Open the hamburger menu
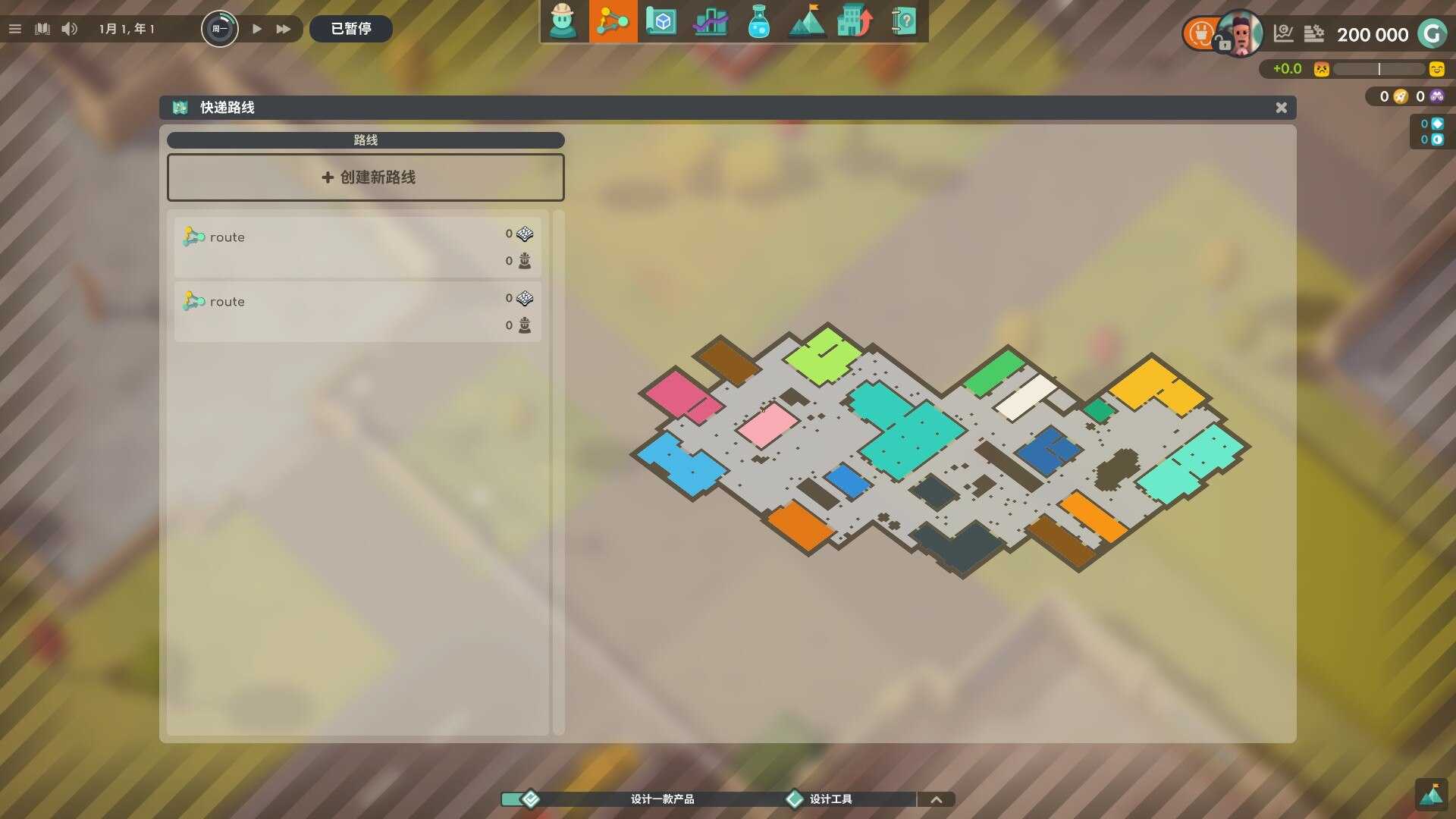1456x819 pixels. [x=14, y=29]
